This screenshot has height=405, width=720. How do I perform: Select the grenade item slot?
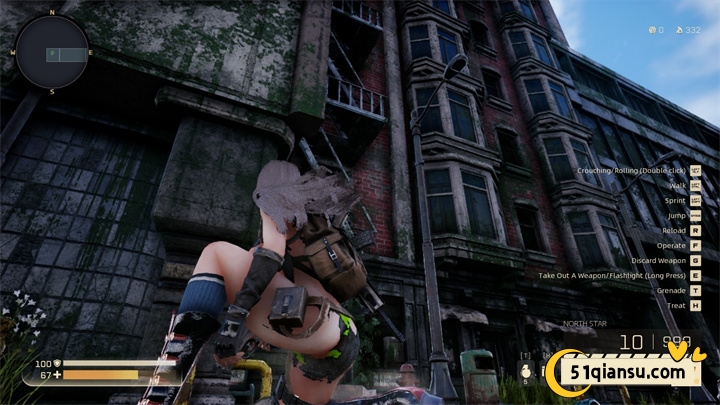tap(524, 371)
